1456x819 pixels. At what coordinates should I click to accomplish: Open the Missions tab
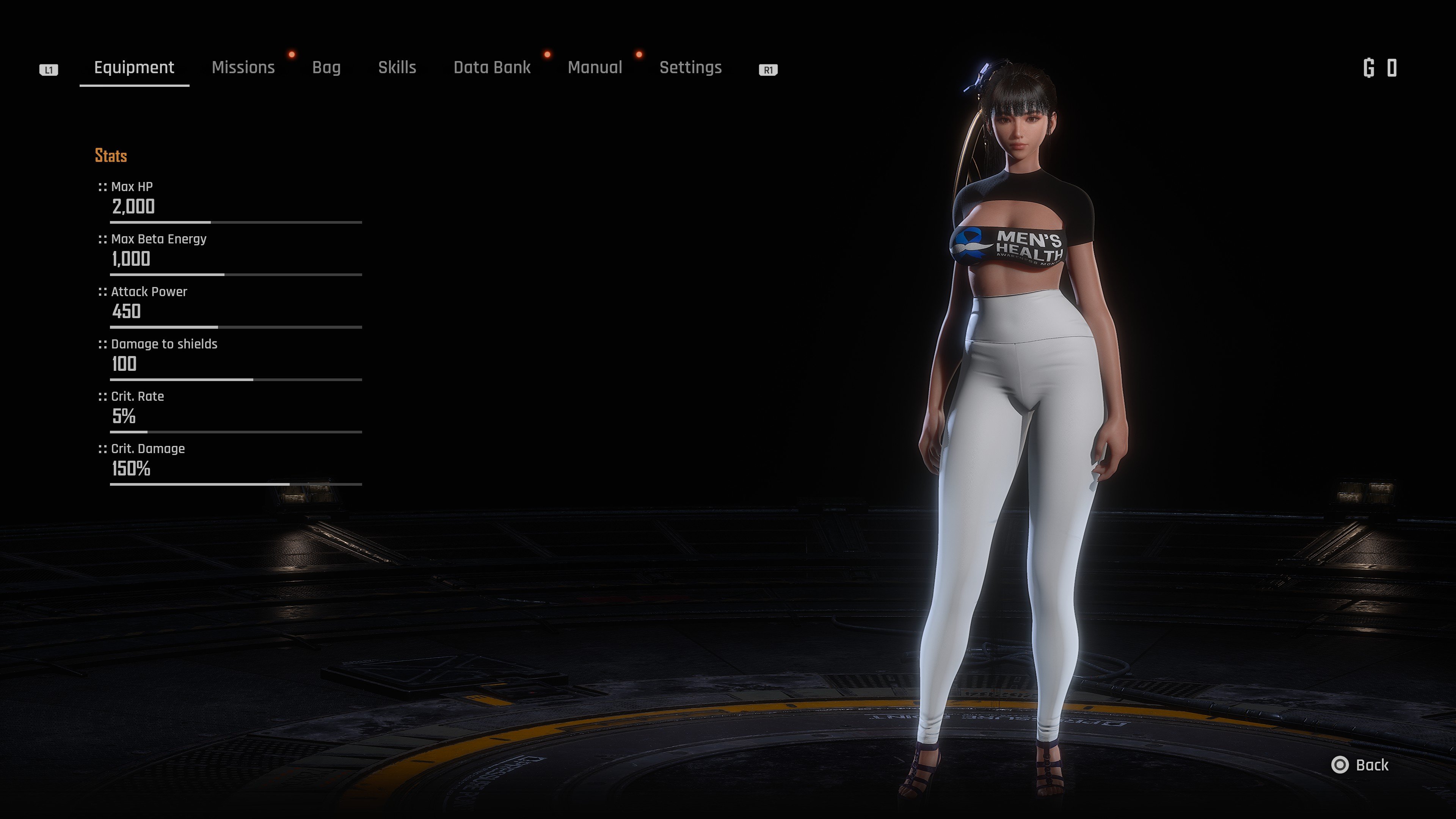click(243, 68)
